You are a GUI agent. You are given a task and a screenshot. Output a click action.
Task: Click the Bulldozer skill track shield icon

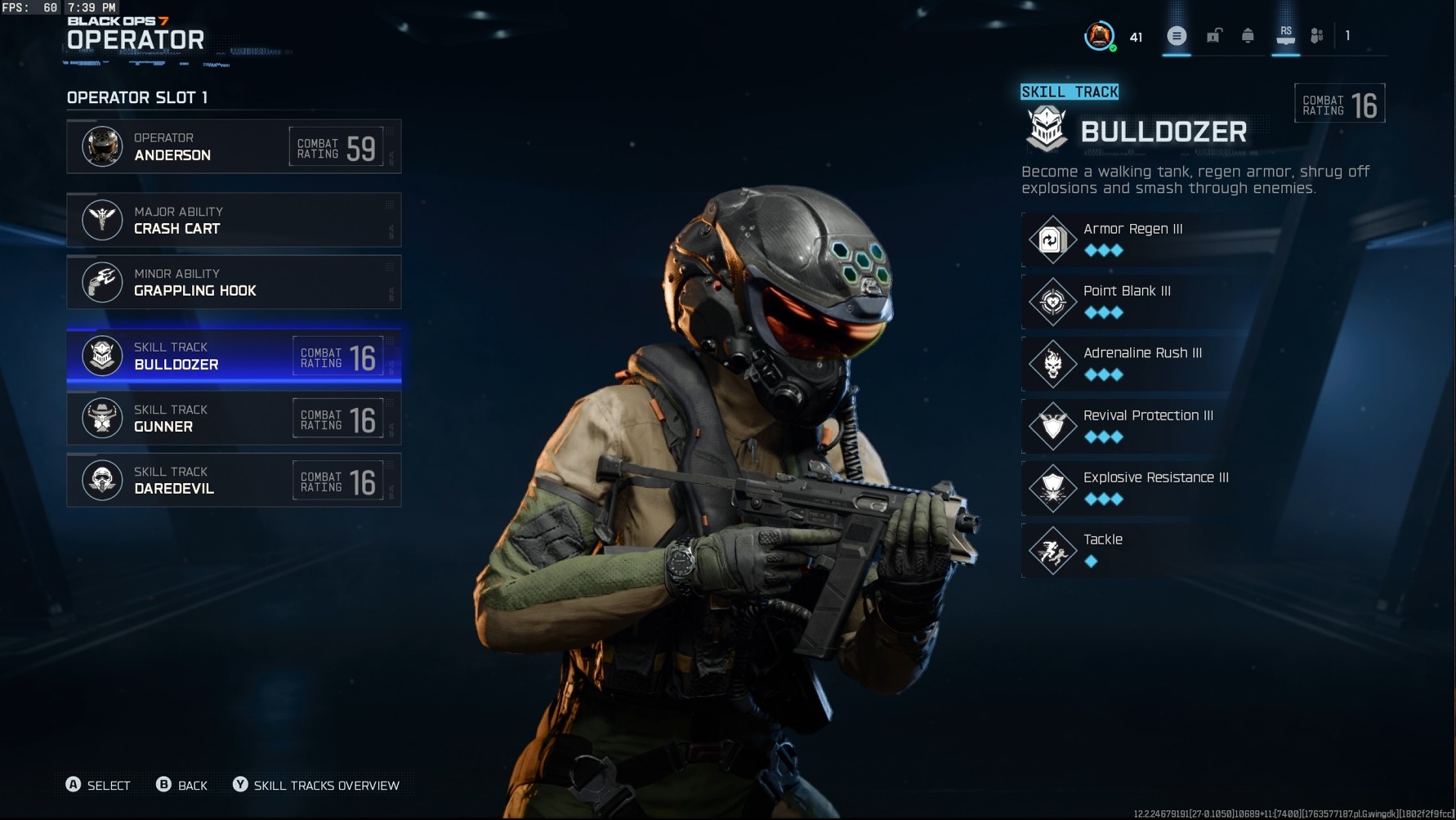102,356
